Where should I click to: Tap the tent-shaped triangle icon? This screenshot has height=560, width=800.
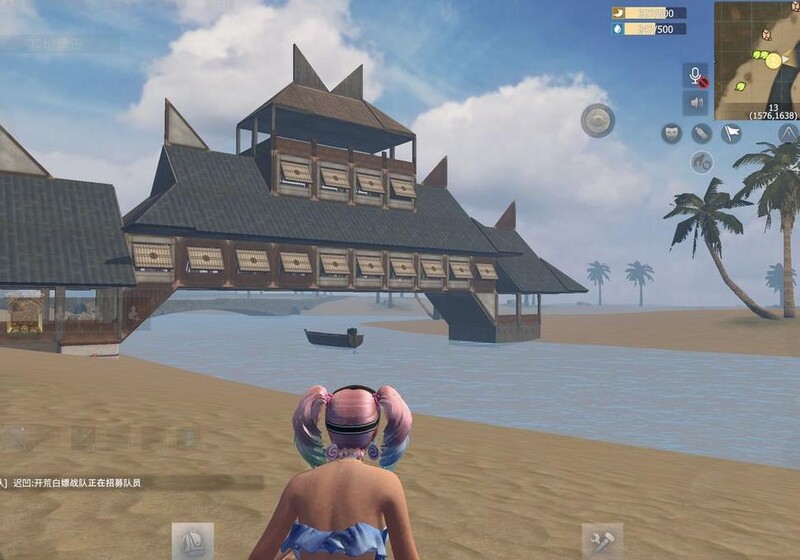coord(788,133)
